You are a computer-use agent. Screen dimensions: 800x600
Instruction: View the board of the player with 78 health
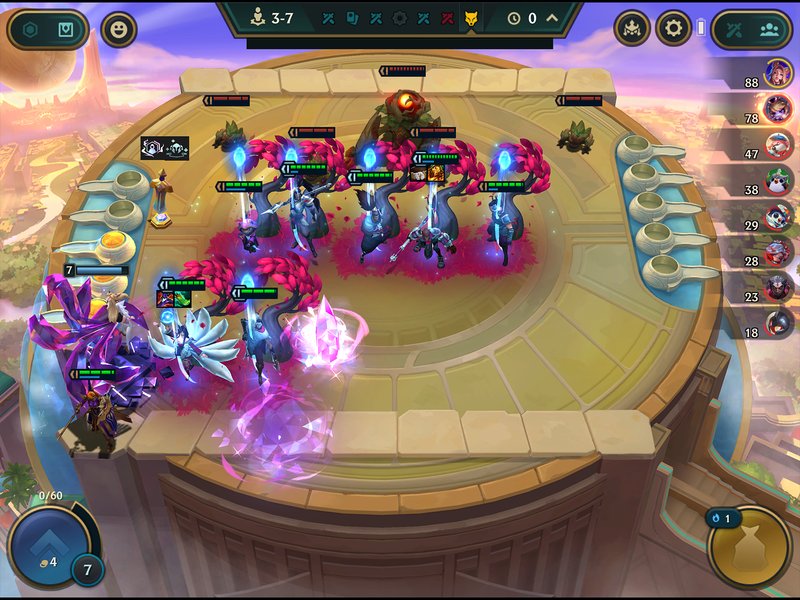tap(779, 108)
